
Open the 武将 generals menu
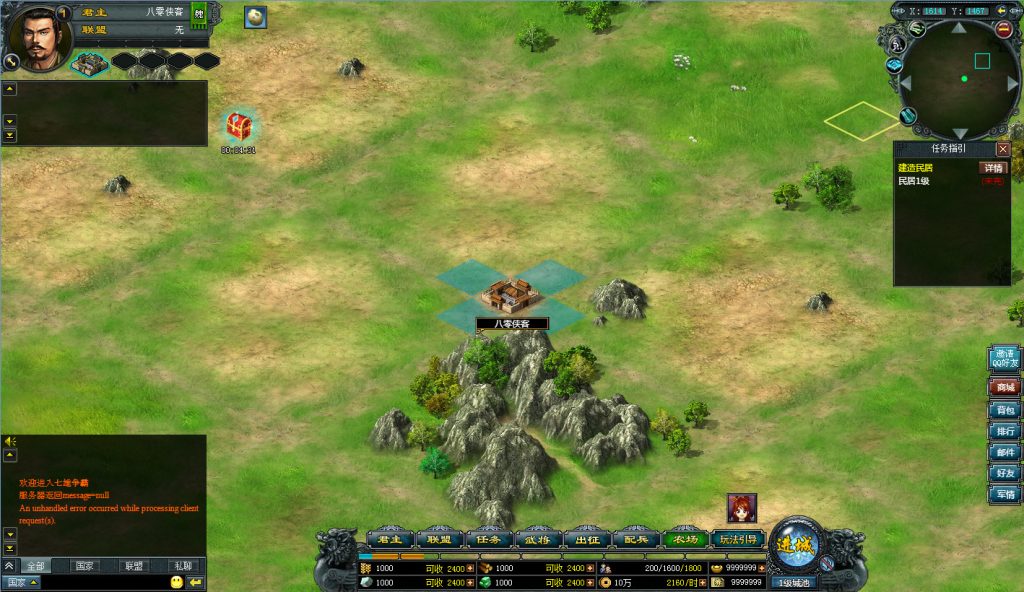click(537, 539)
